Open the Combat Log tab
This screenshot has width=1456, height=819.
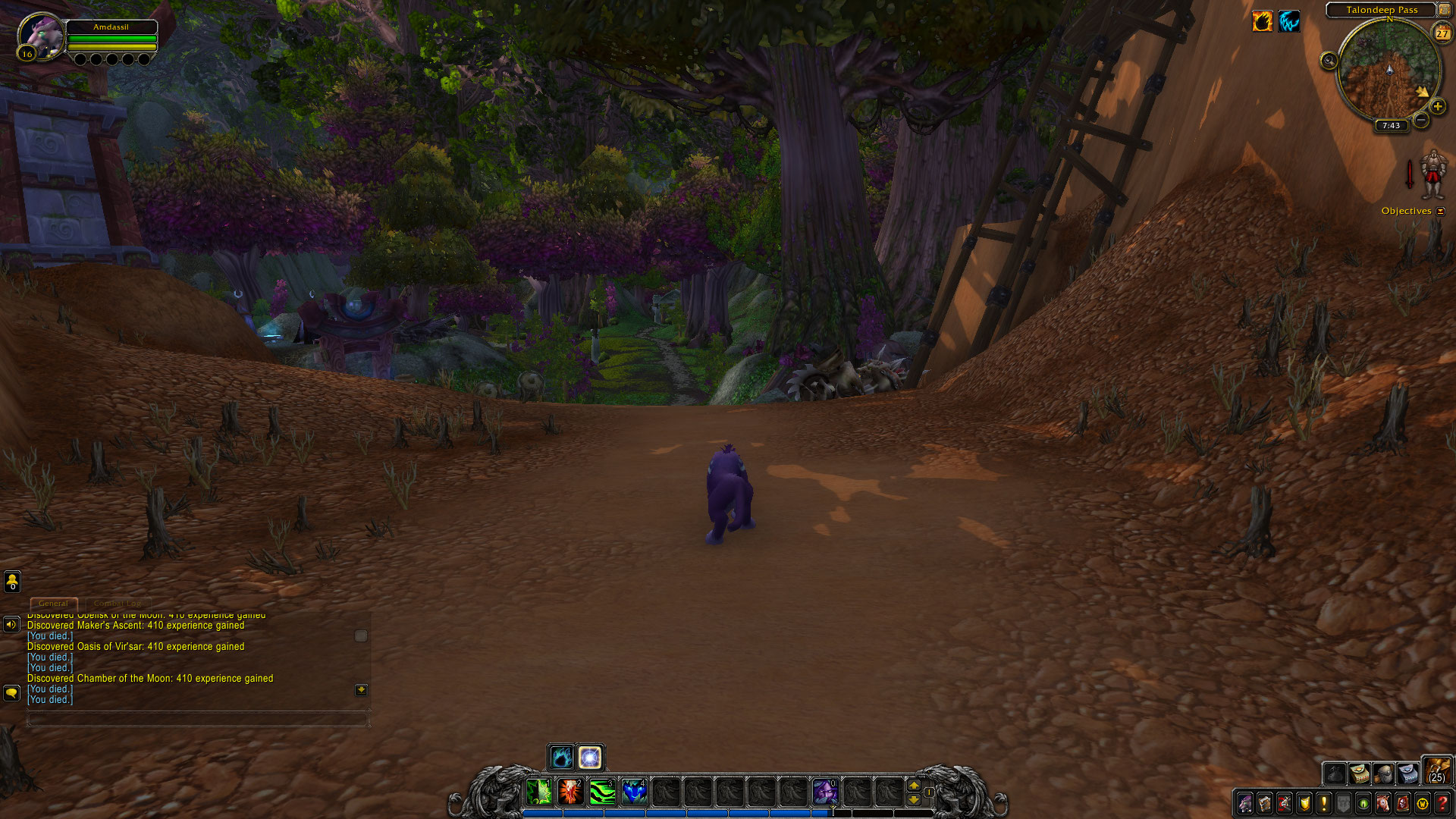coord(118,604)
